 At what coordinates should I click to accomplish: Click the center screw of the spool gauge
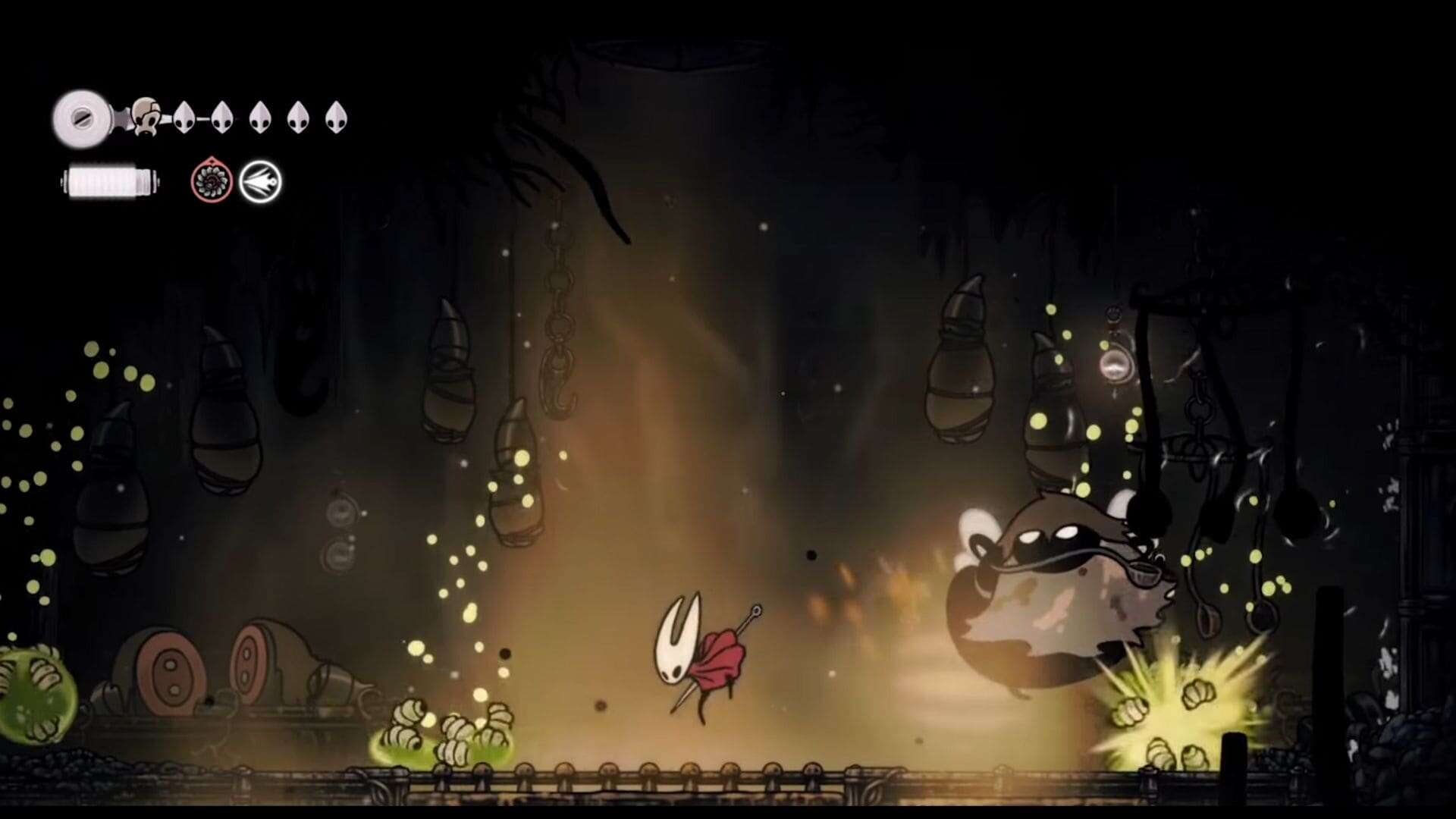(82, 118)
